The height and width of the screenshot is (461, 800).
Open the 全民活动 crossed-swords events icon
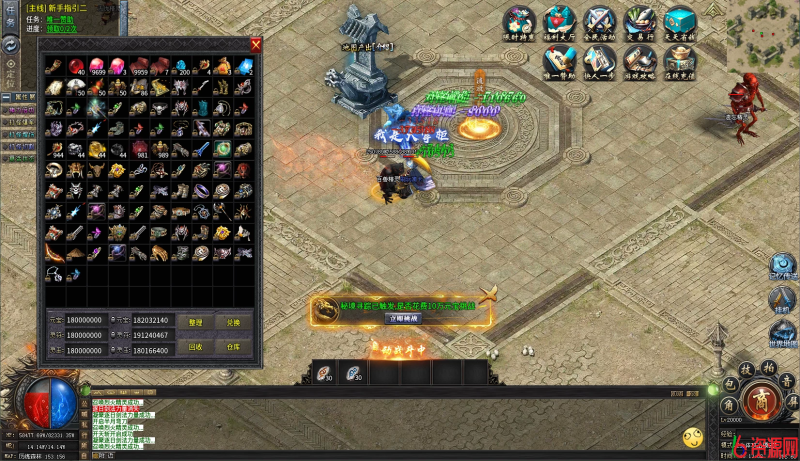(599, 22)
